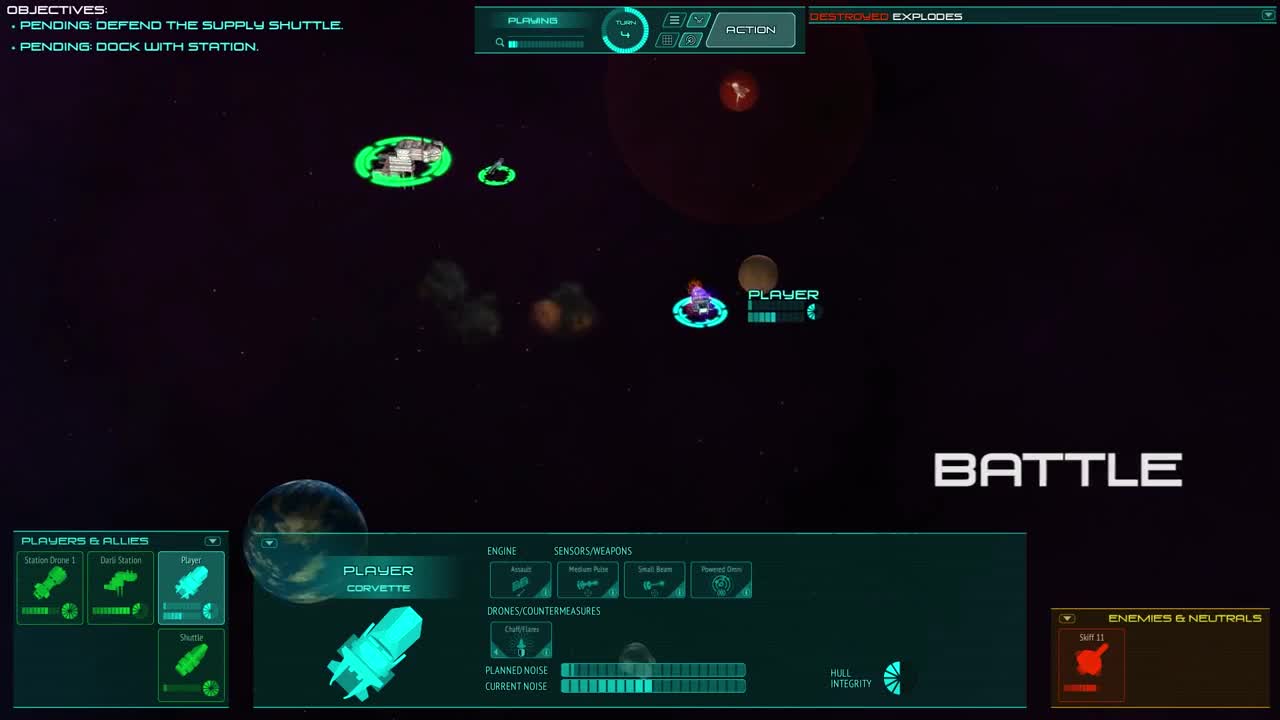Click the Hull Integrity indicator
Viewport: 1280px width, 720px height.
tap(891, 676)
